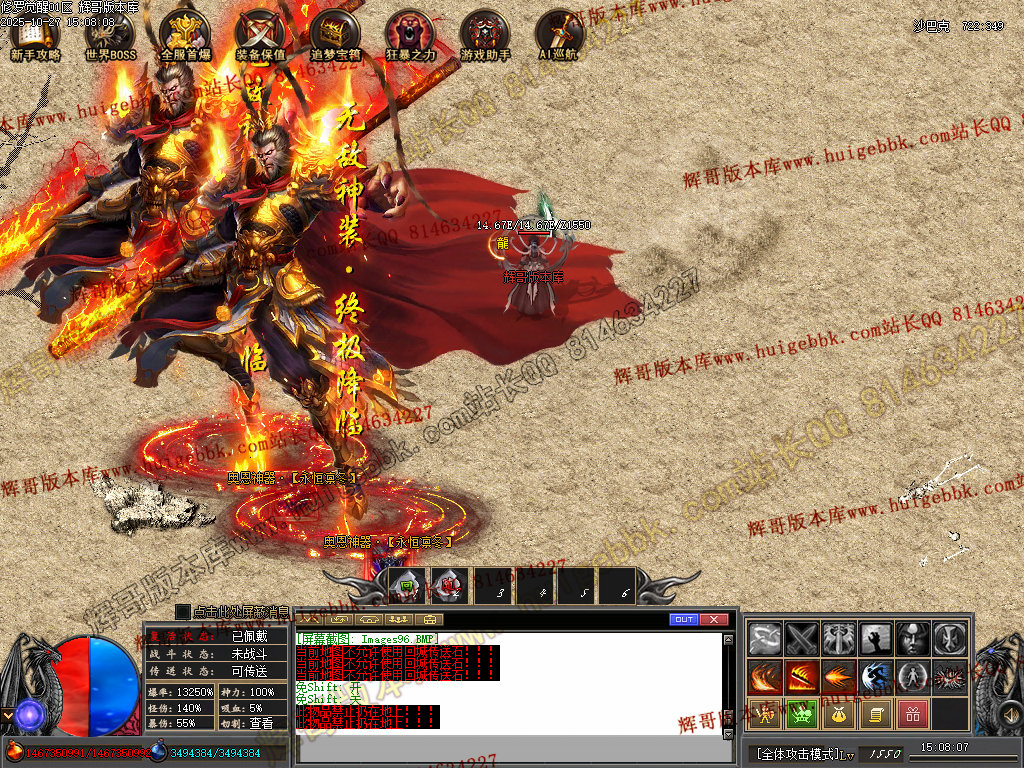Image resolution: width=1024 pixels, height=768 pixels.
Task: Close the chat panel with red X
Action: [713, 620]
